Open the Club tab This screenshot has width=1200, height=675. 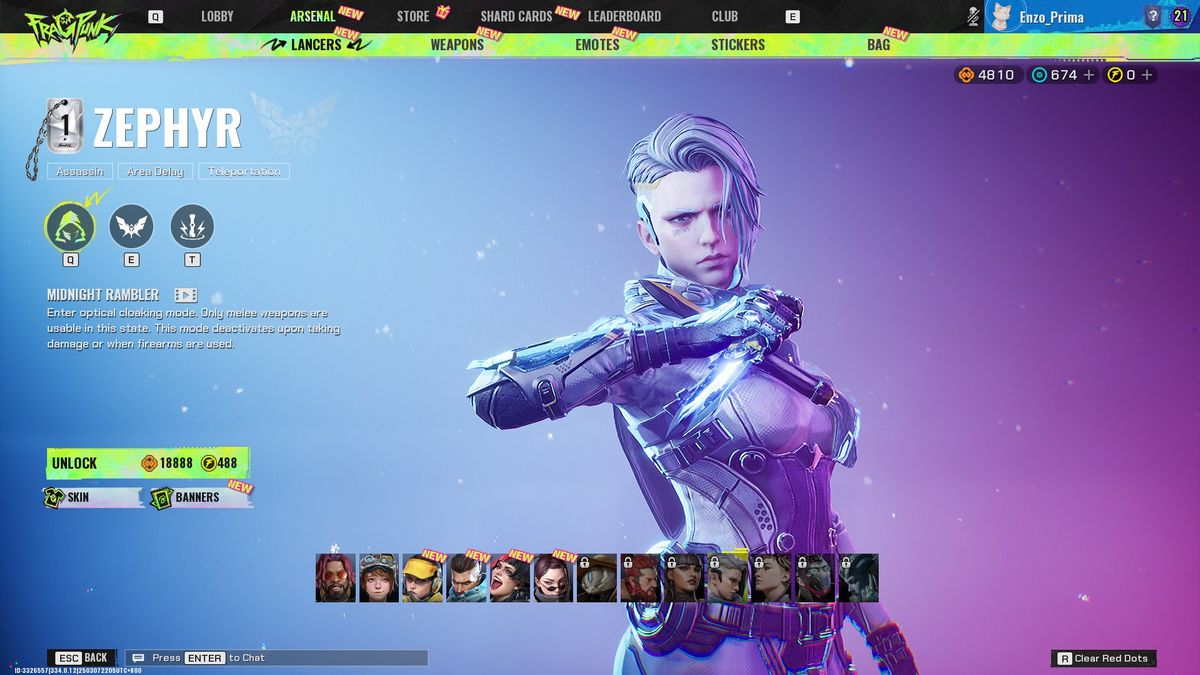point(725,16)
